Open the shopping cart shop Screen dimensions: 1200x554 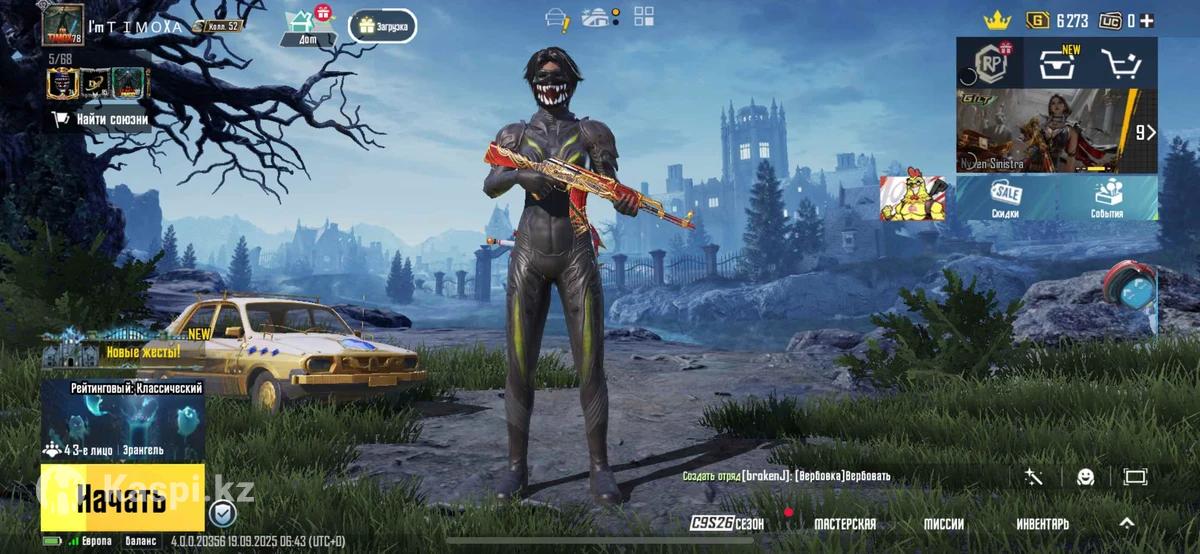coord(1123,64)
